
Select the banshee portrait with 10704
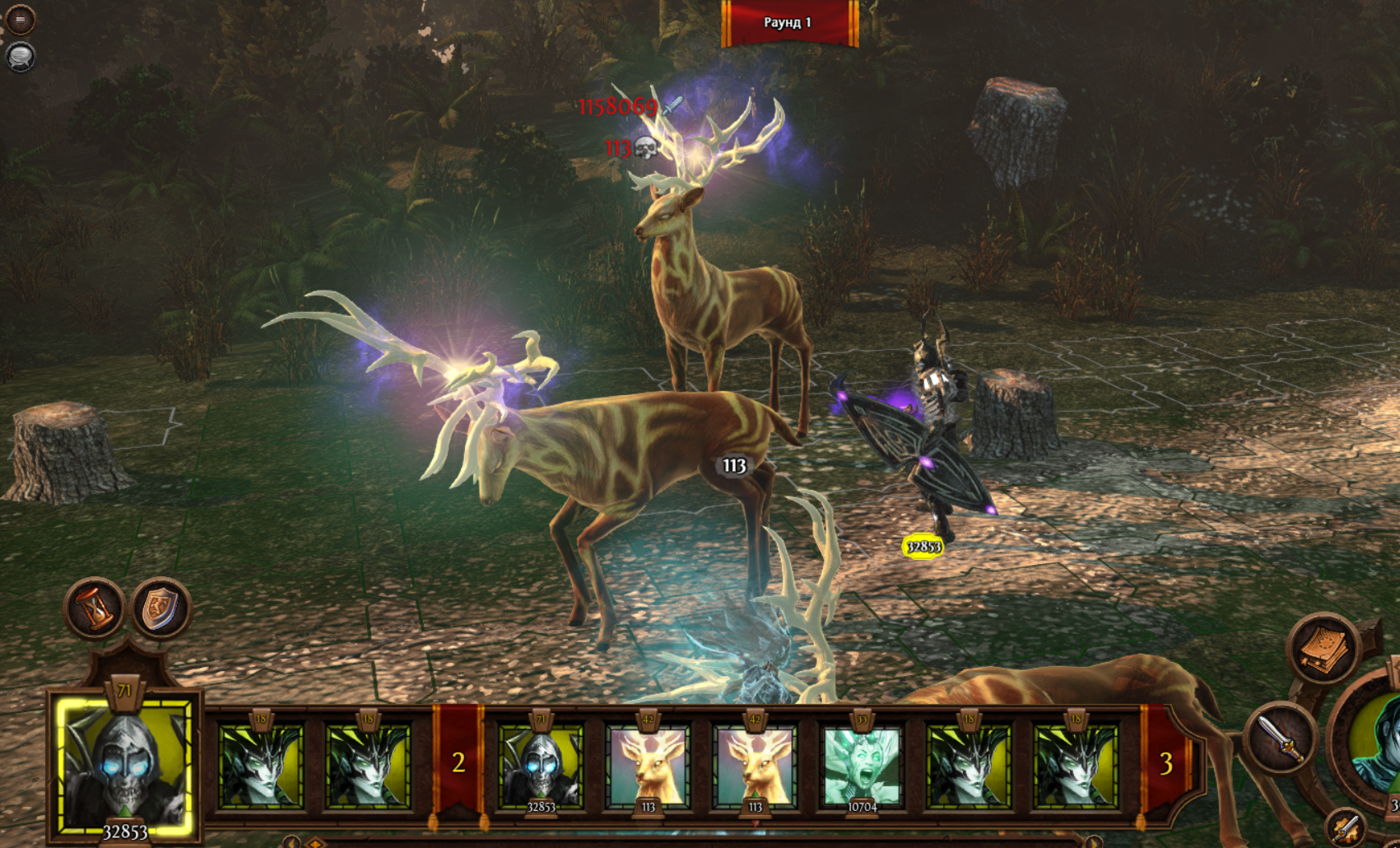coord(862,766)
